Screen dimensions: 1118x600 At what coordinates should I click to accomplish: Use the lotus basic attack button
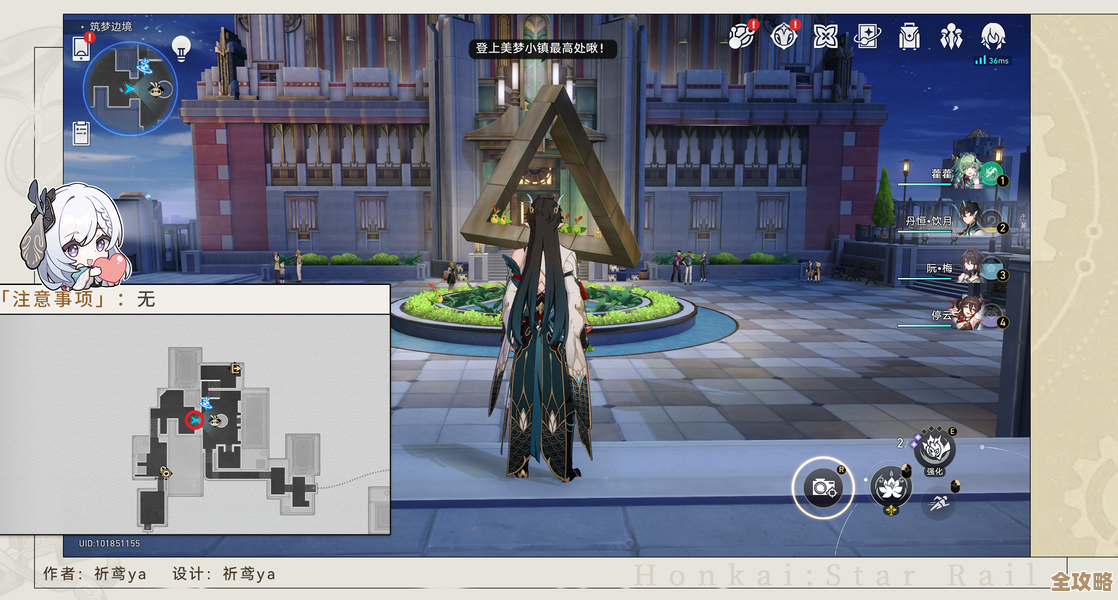pos(889,487)
